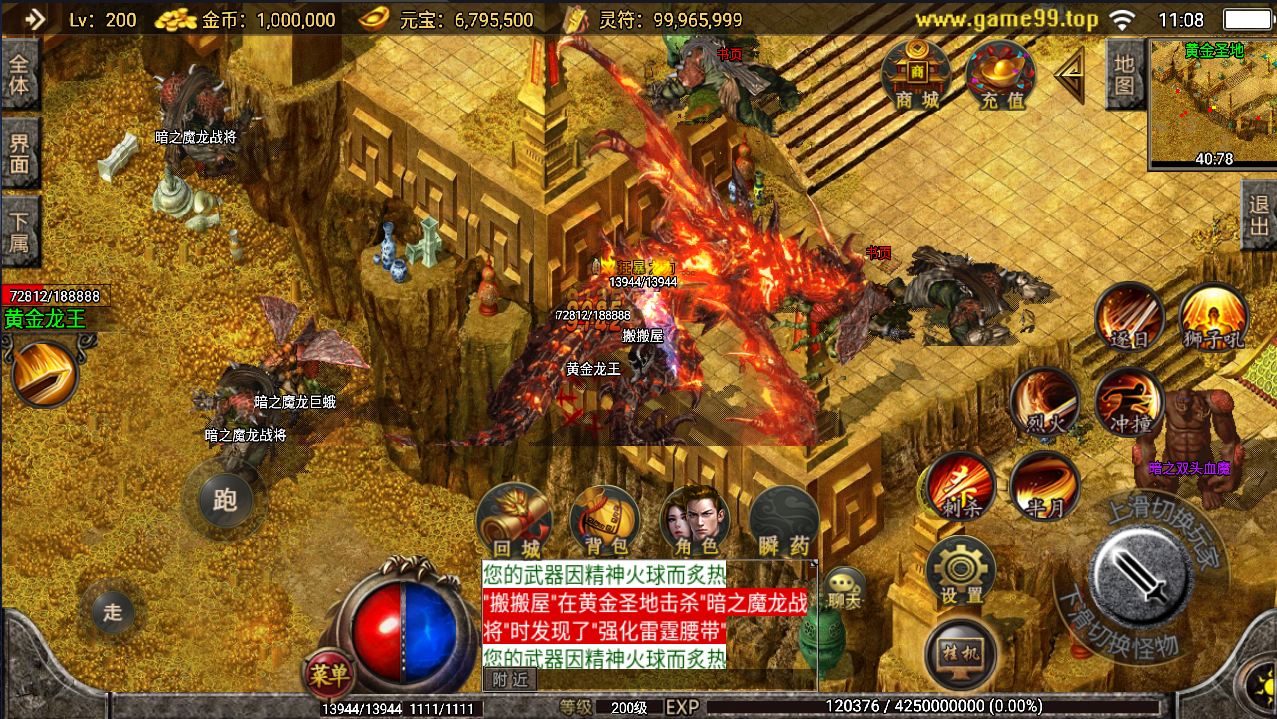Select the 下属 side tab
This screenshot has height=719, width=1277.
coord(19,230)
